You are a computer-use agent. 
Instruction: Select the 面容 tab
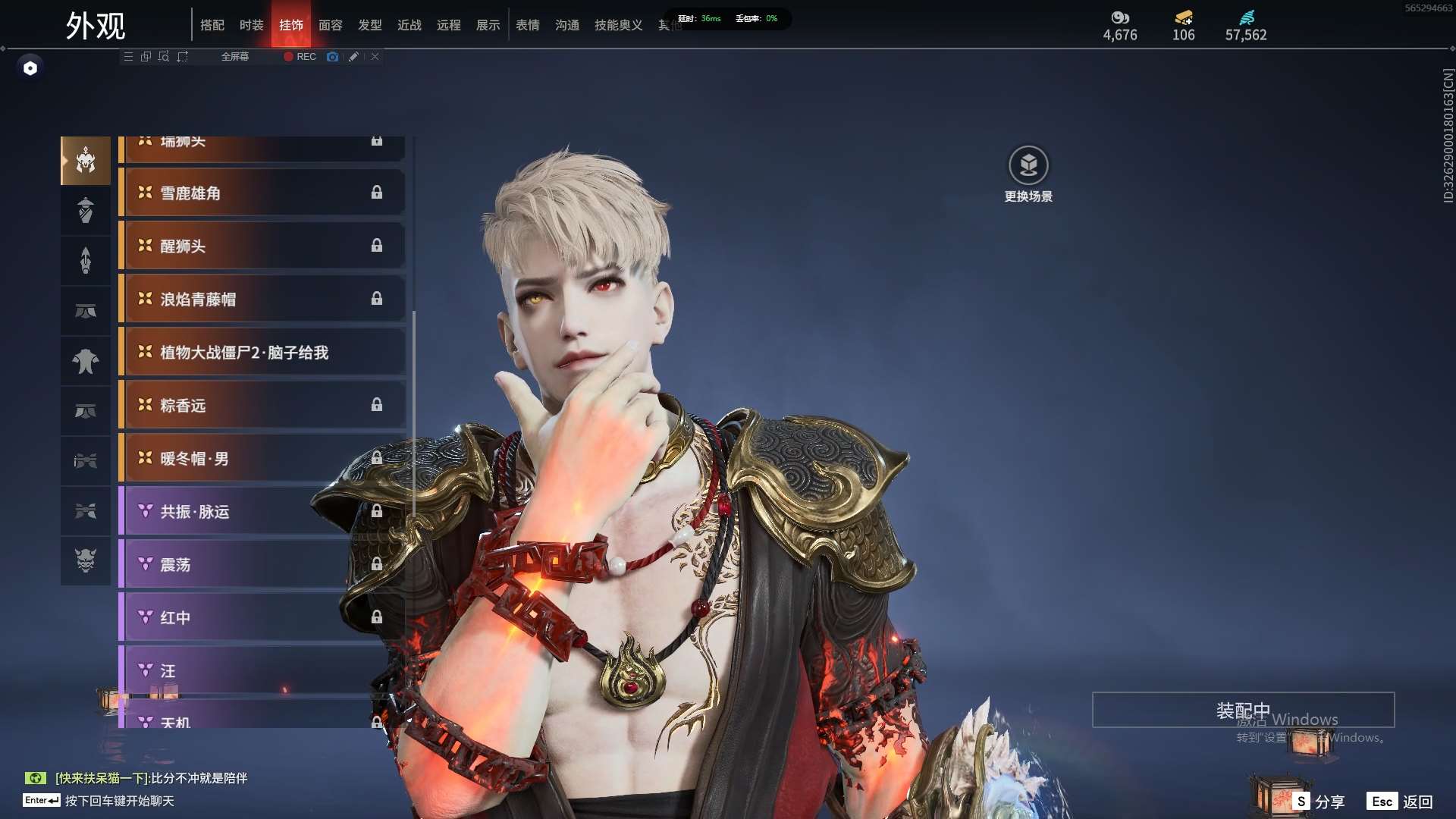click(330, 25)
